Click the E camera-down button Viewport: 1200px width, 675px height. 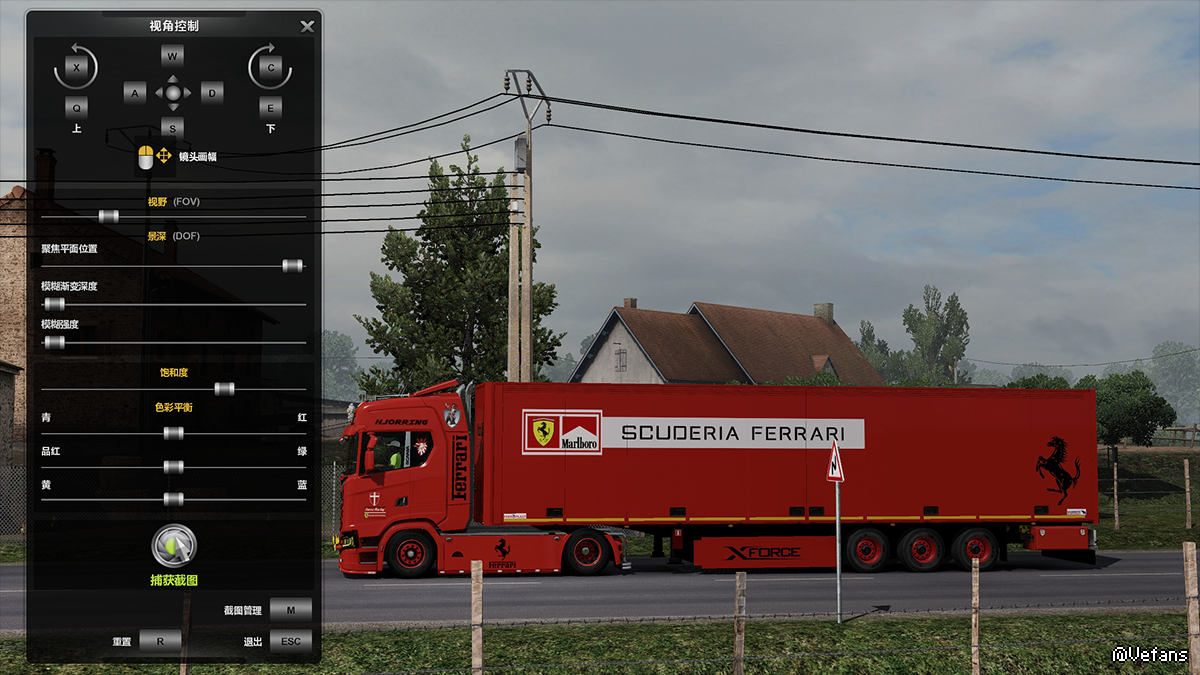[x=270, y=106]
